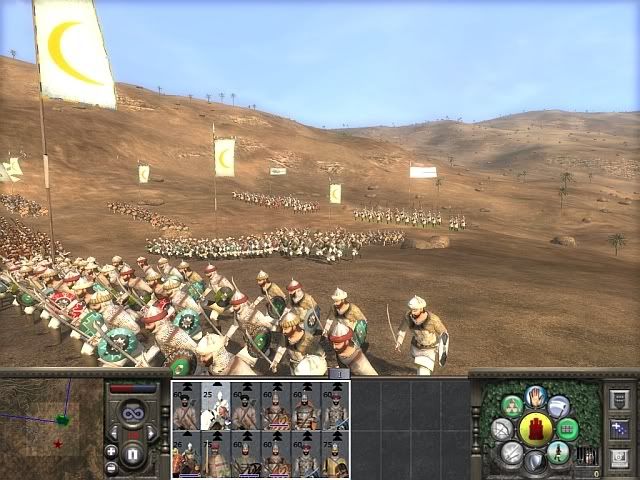
Task: Speed up the battle with the right arrow
Action: (152, 432)
